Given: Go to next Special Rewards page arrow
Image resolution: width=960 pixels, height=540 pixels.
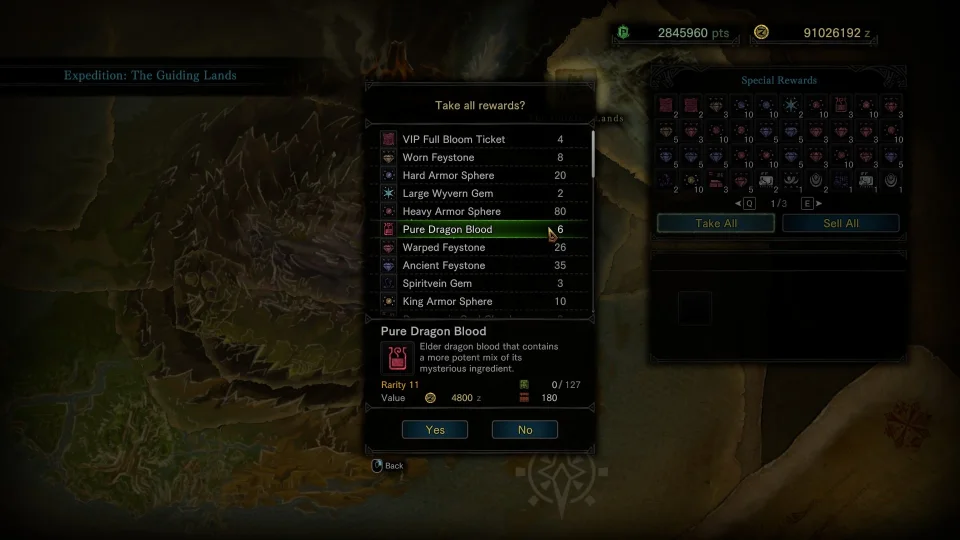Looking at the screenshot, I should pos(815,203).
